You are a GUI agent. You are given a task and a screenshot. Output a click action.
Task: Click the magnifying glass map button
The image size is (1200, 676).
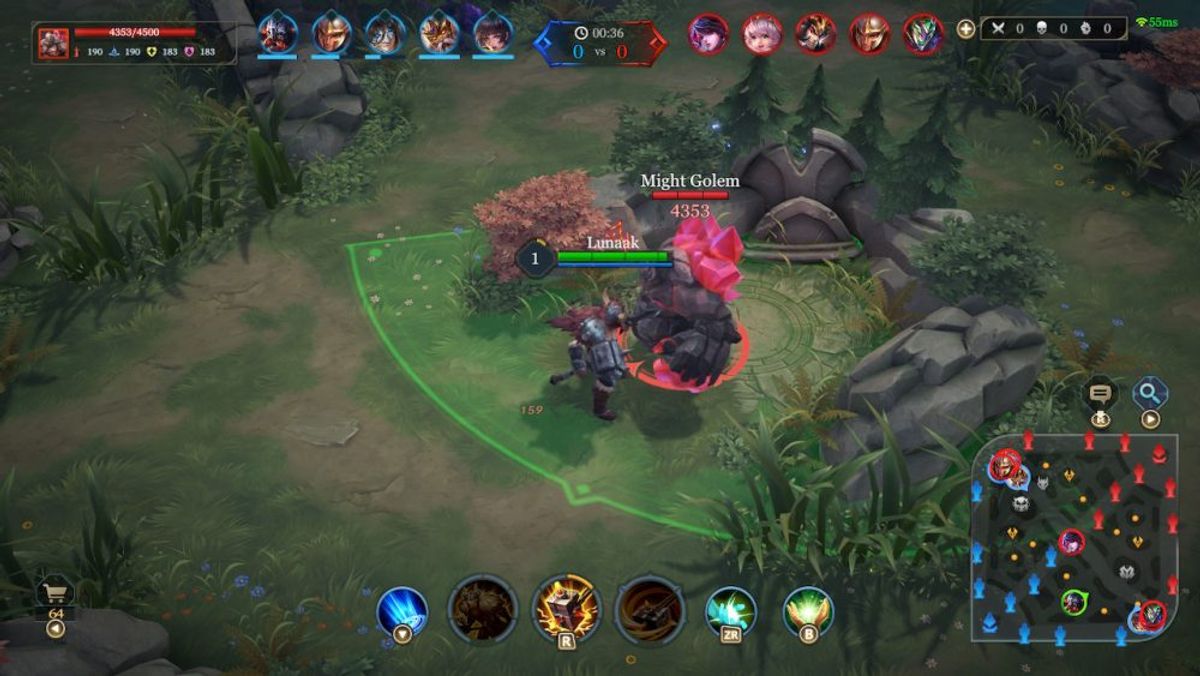[1150, 393]
